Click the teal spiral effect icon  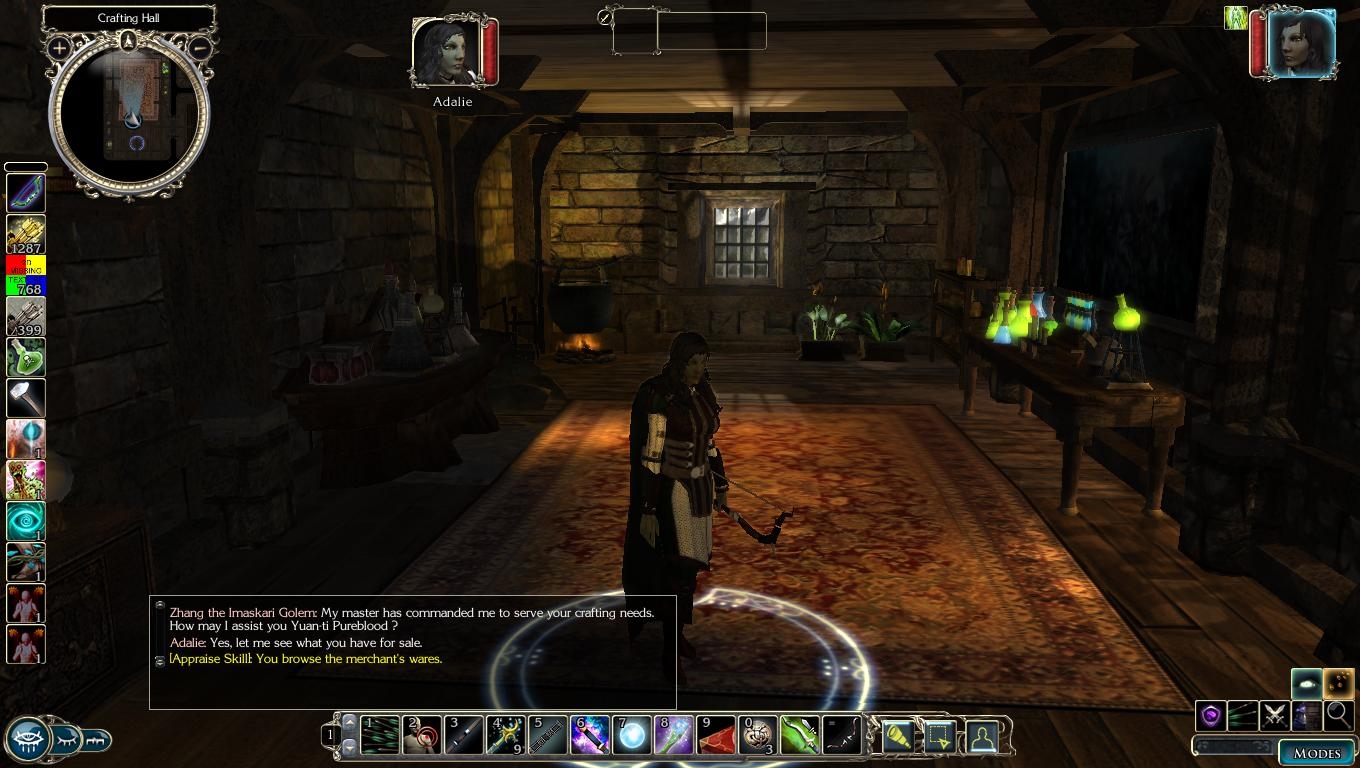pyautogui.click(x=25, y=521)
